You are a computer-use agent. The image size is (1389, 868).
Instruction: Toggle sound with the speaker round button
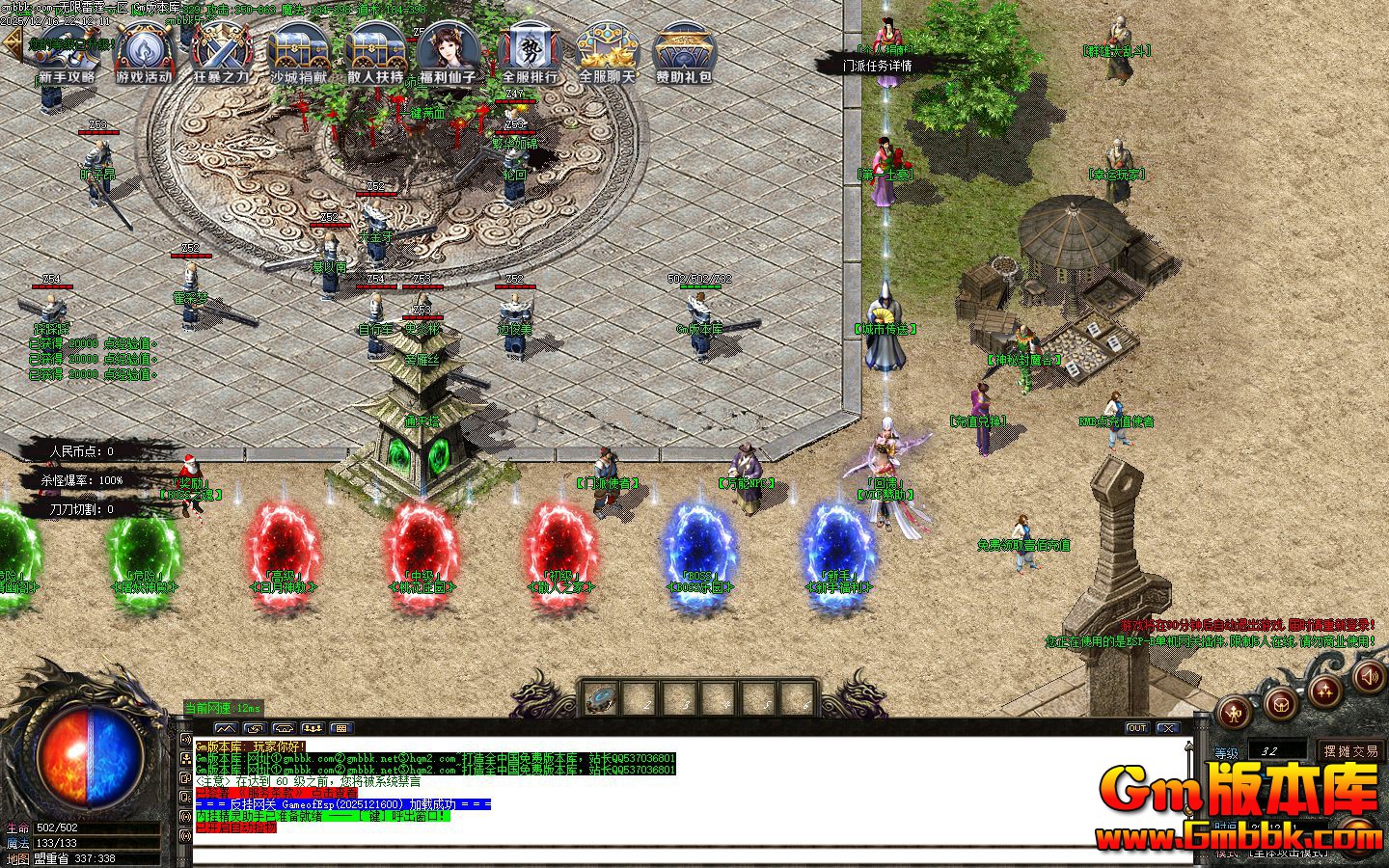tap(1368, 676)
